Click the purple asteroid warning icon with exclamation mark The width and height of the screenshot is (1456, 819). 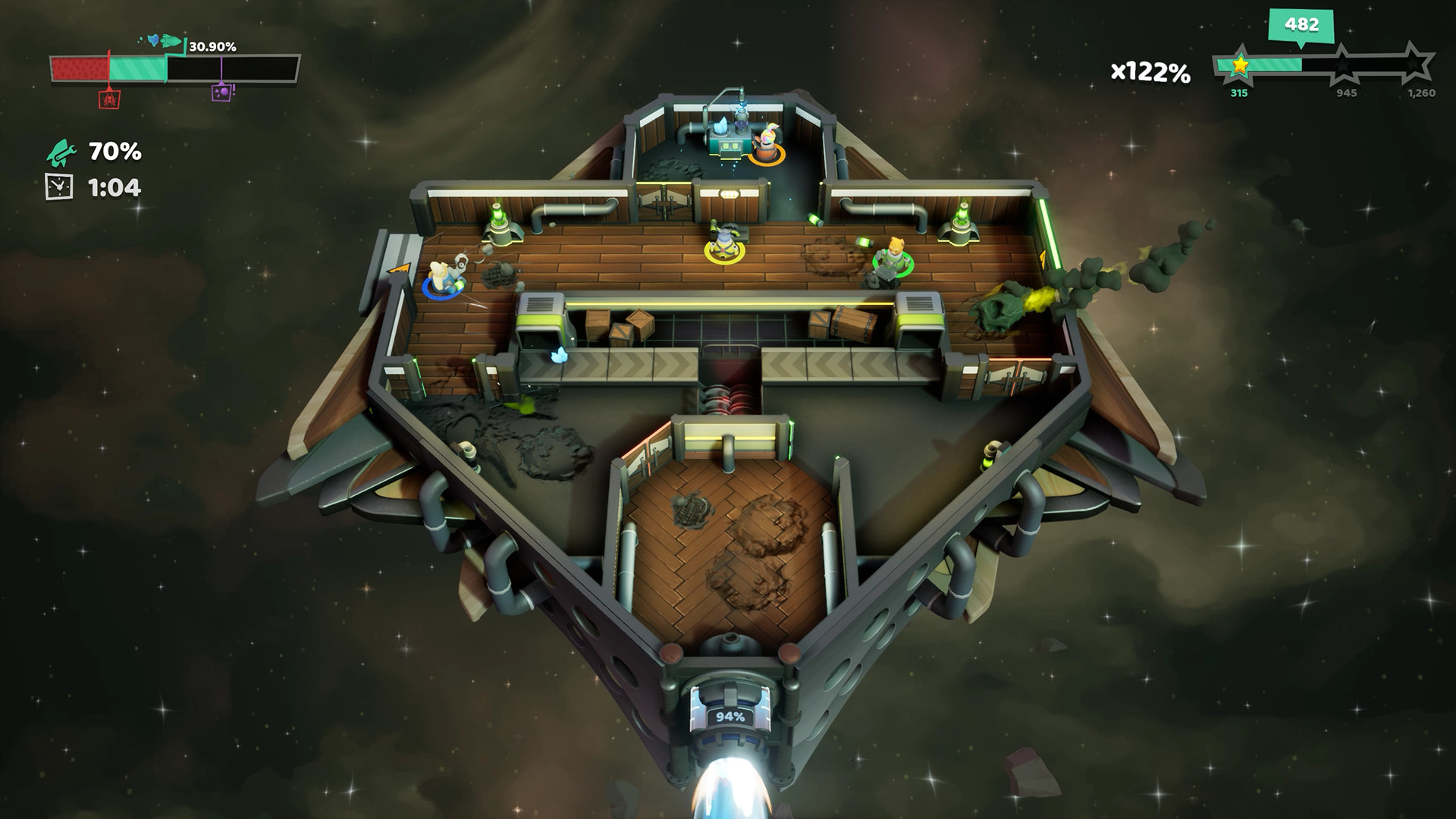click(221, 95)
